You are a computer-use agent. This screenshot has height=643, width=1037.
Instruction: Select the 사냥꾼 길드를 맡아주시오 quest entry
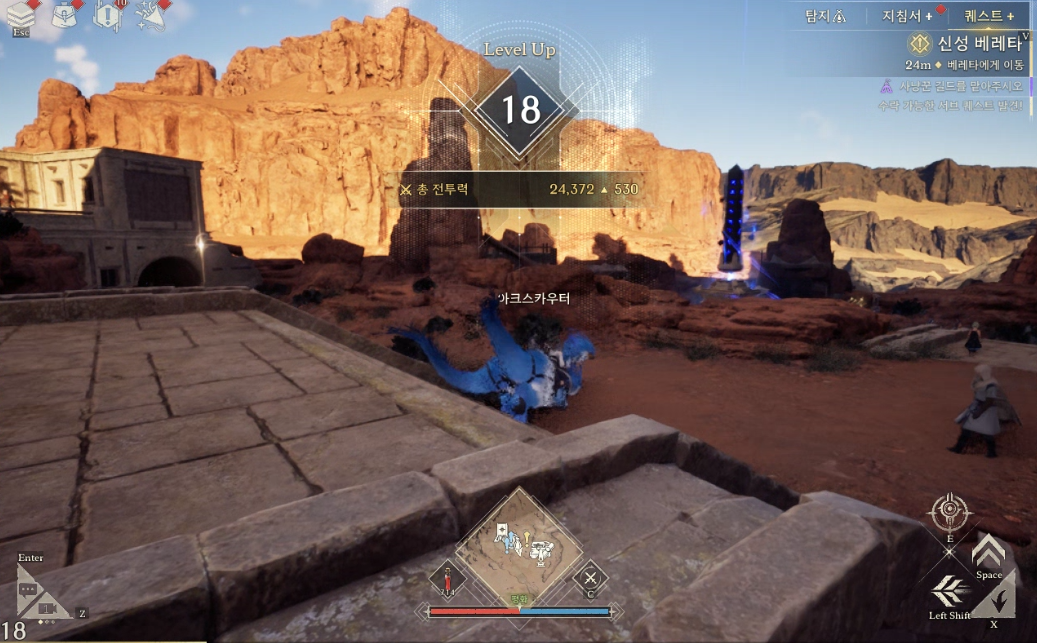(958, 87)
